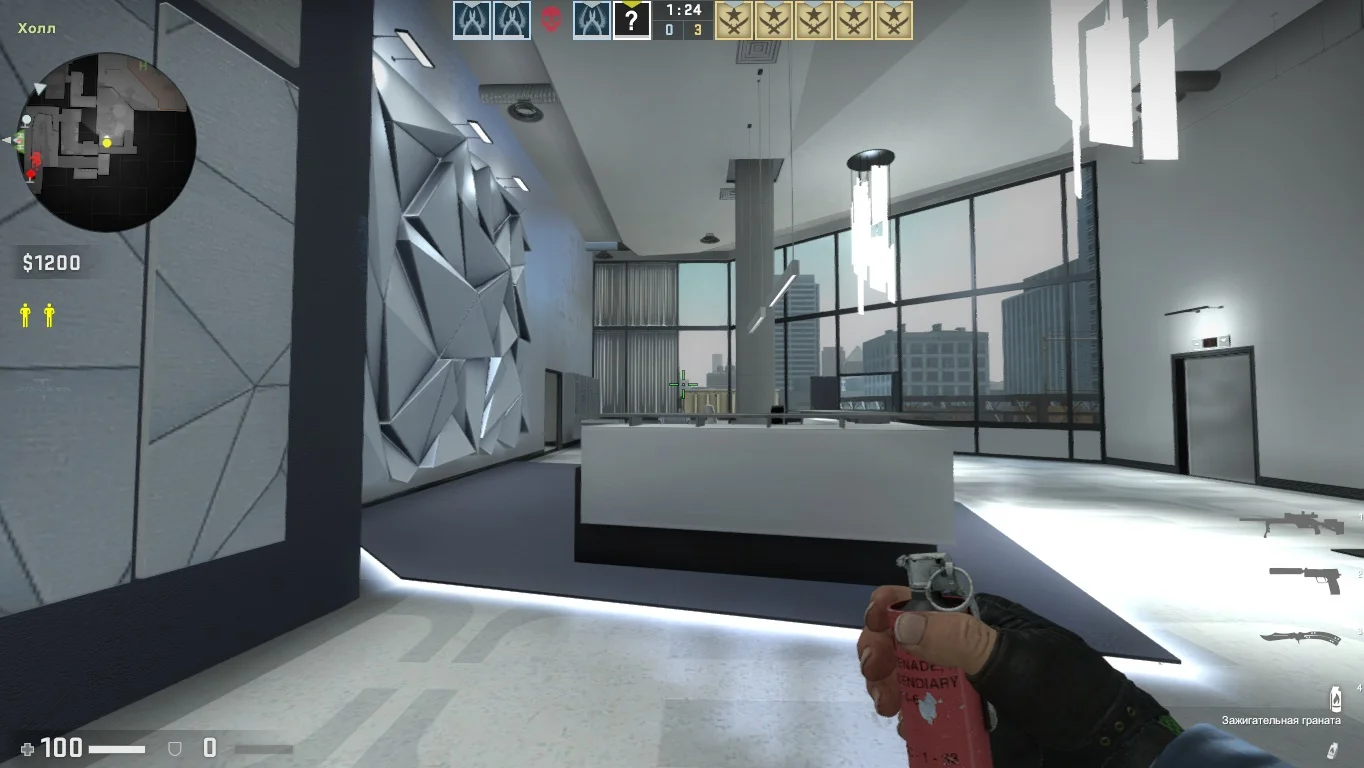Click the circular radar minimap
Image resolution: width=1364 pixels, height=768 pixels.
coord(107,142)
